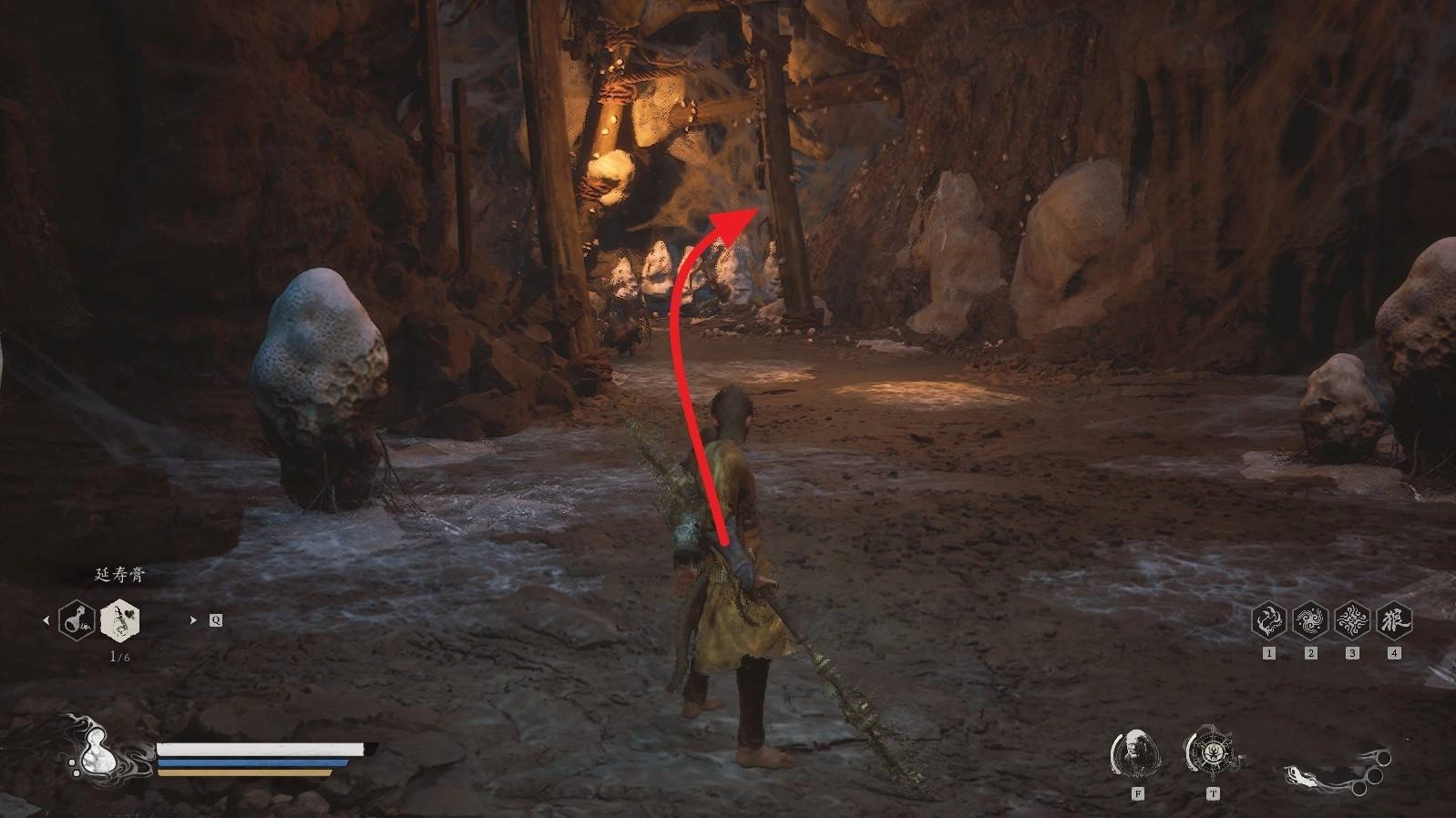Select the highlighted 延寿膏 medicine slot
This screenshot has width=1456, height=818.
(120, 620)
